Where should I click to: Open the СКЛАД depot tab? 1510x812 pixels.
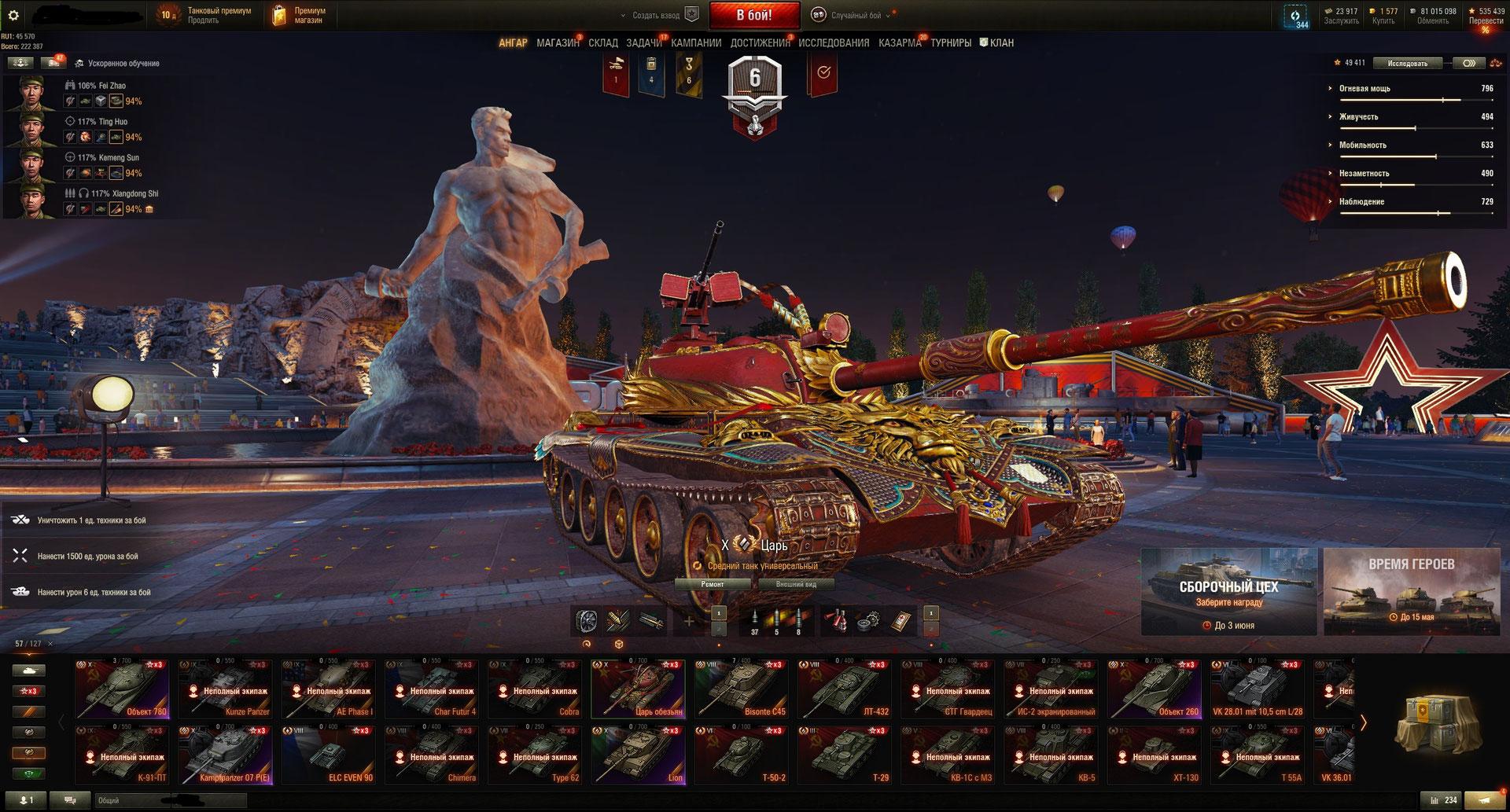603,43
